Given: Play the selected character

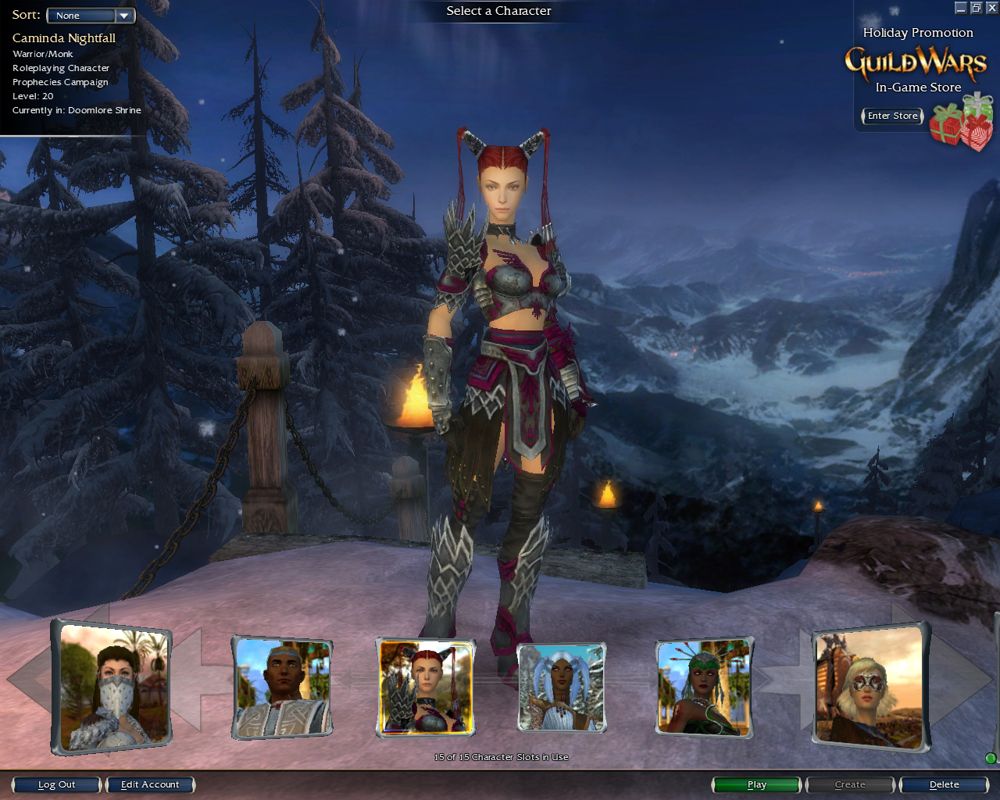Looking at the screenshot, I should 757,785.
